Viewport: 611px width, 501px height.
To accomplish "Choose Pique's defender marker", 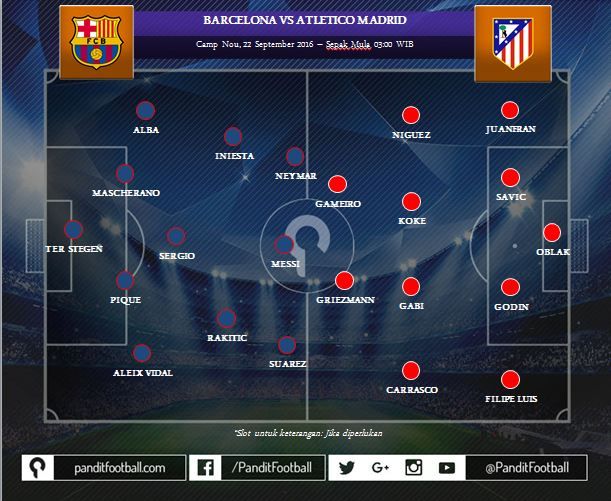I will [x=125, y=281].
